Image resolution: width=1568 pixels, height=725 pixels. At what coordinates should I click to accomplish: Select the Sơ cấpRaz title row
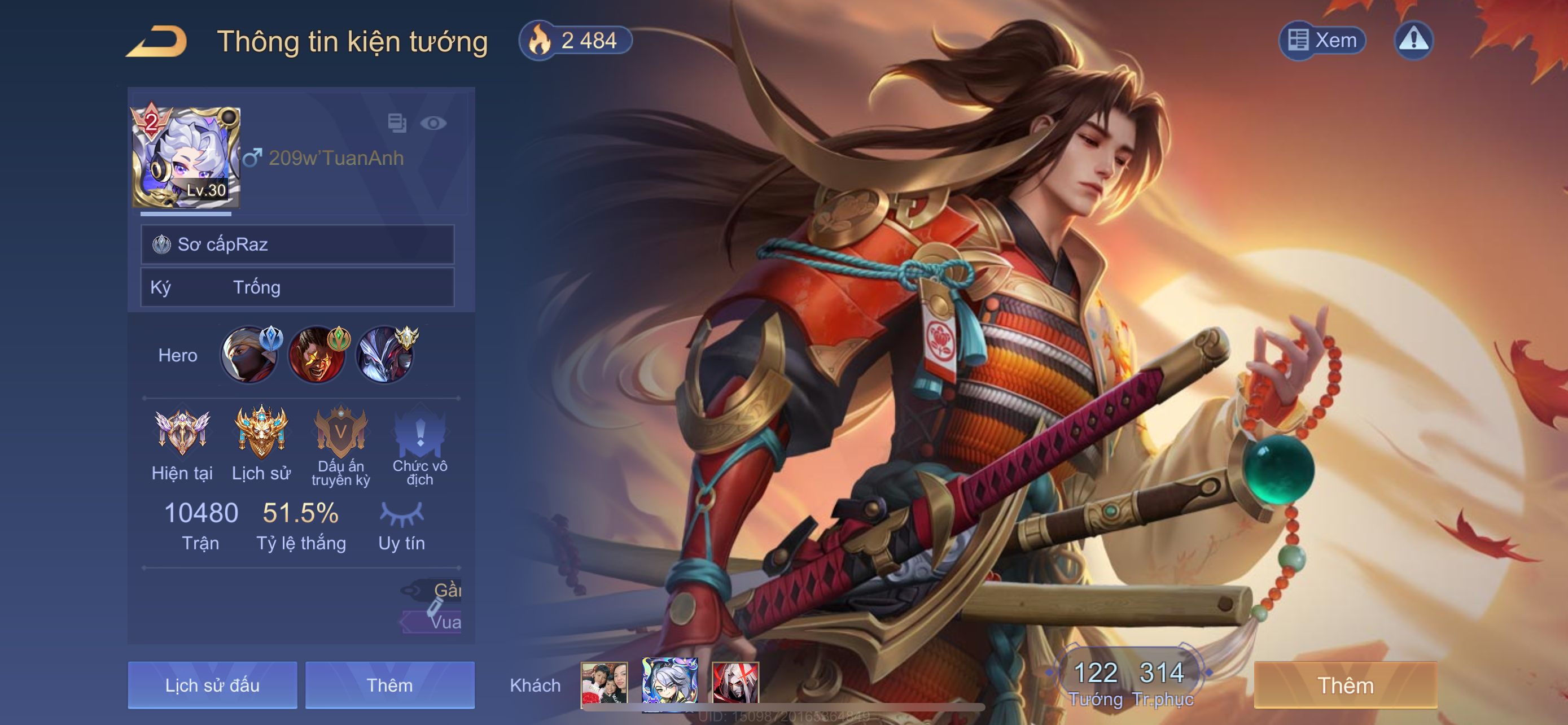(x=297, y=244)
